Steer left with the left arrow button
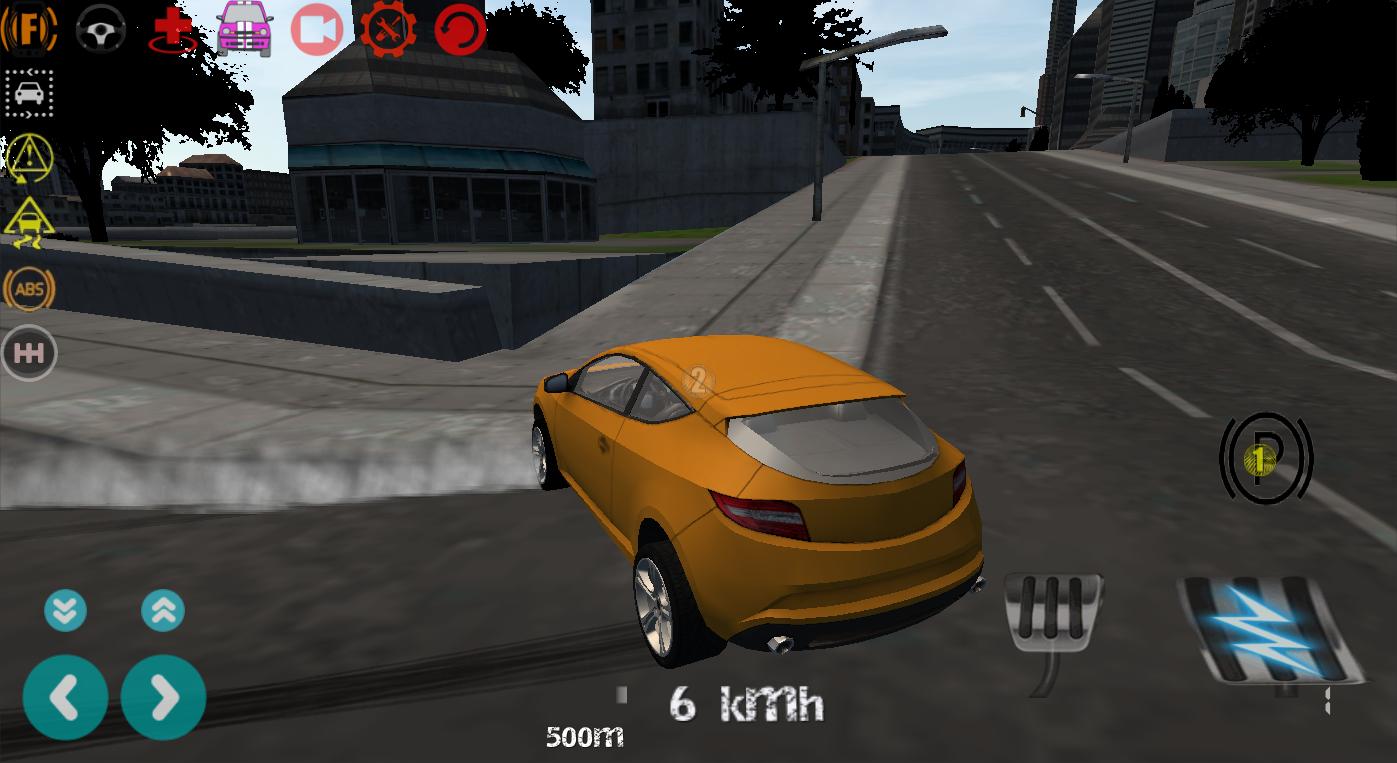The width and height of the screenshot is (1397, 763). [66, 697]
